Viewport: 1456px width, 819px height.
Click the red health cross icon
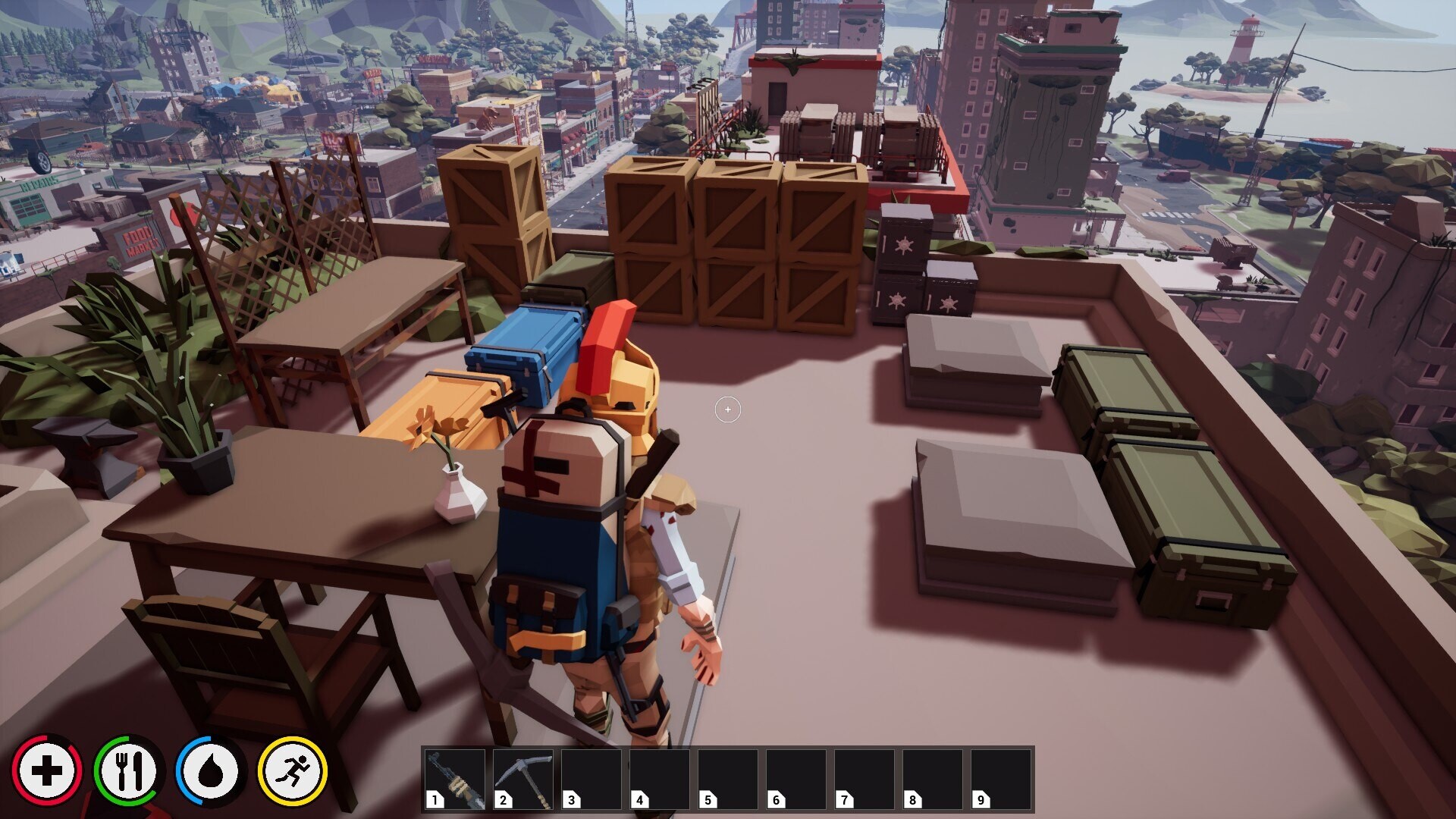(x=47, y=769)
